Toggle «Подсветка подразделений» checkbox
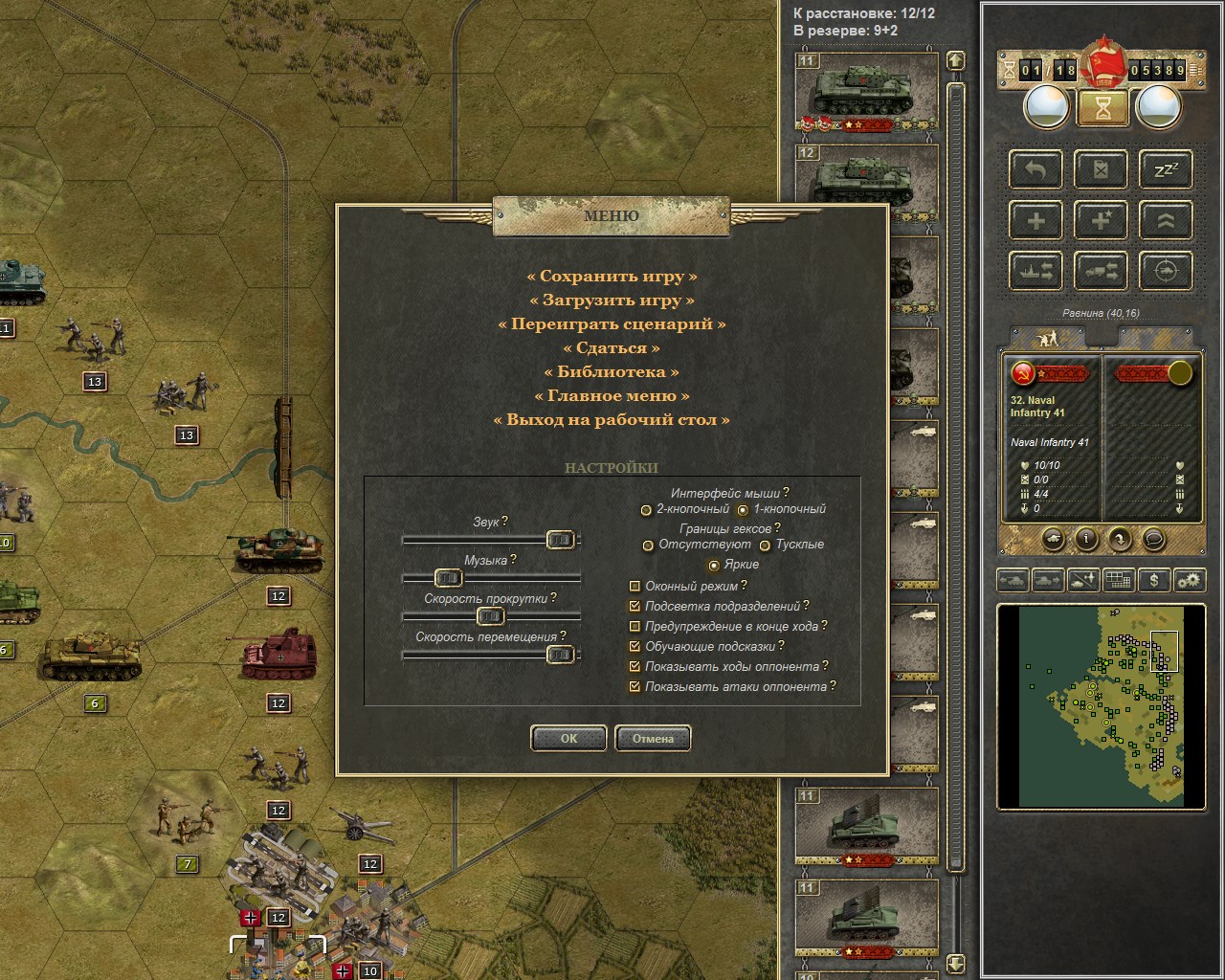The height and width of the screenshot is (980, 1225). [635, 607]
